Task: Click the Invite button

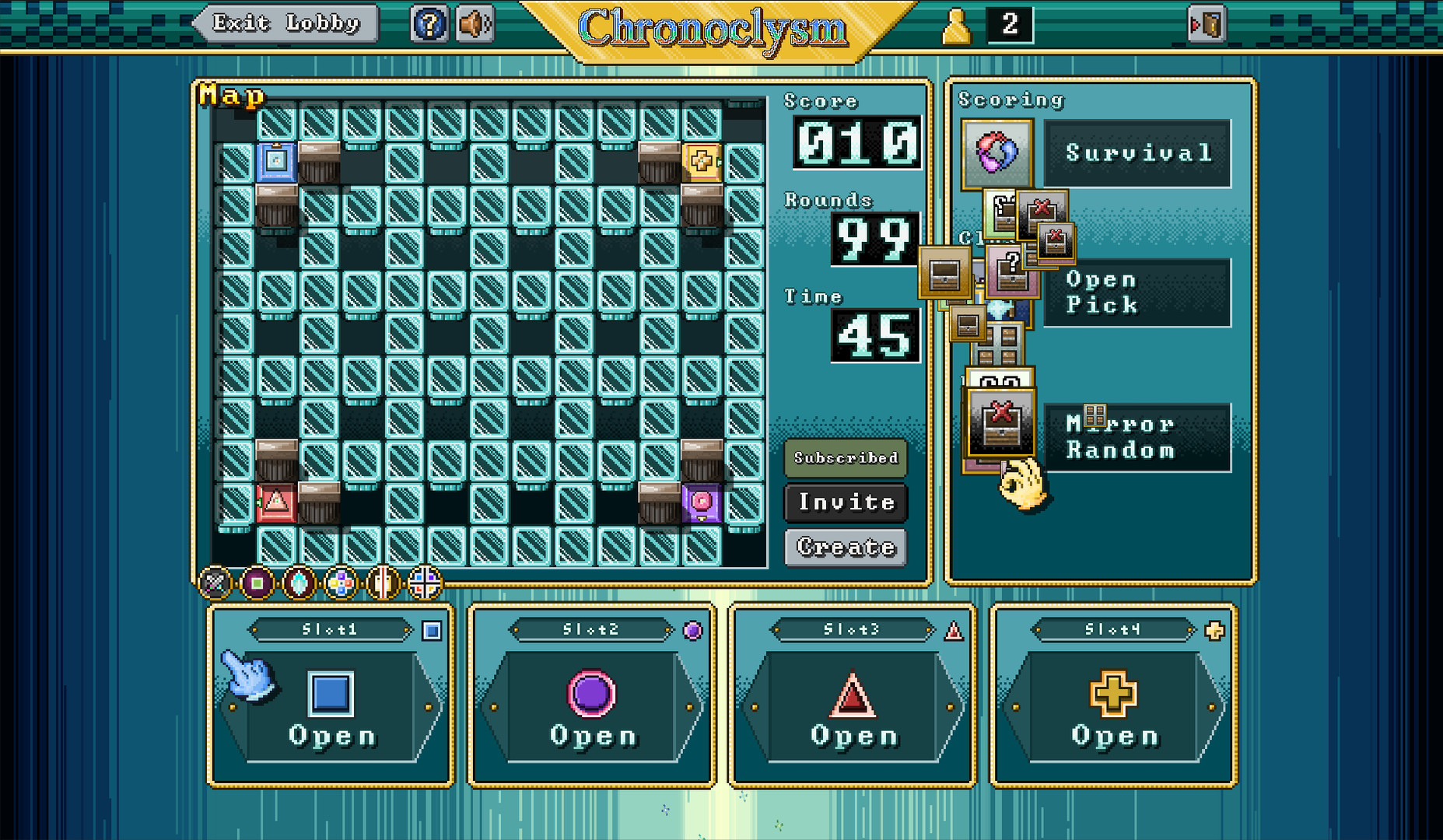Action: pyautogui.click(x=845, y=502)
